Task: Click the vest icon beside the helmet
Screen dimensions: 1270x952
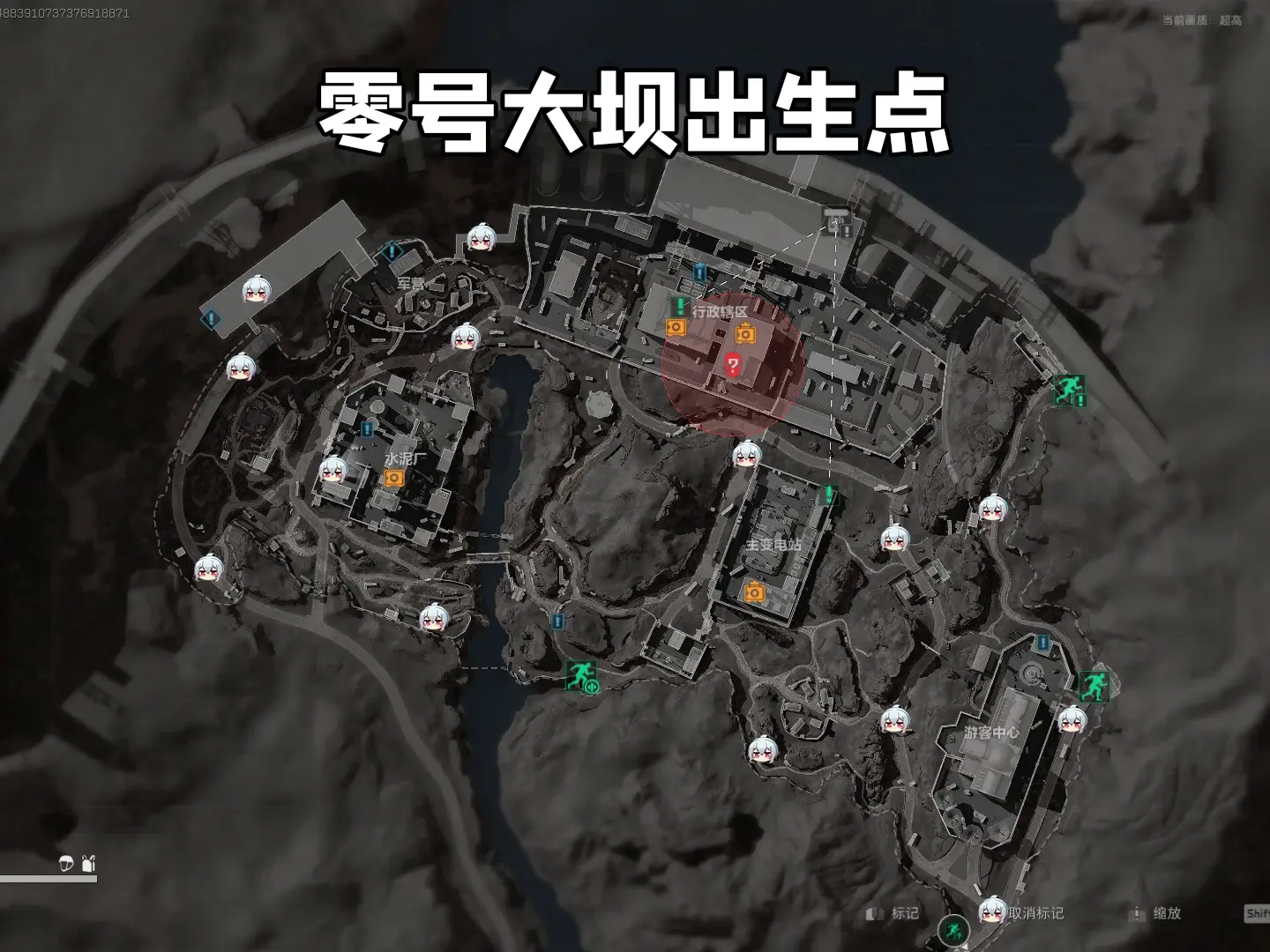Action: pos(87,865)
